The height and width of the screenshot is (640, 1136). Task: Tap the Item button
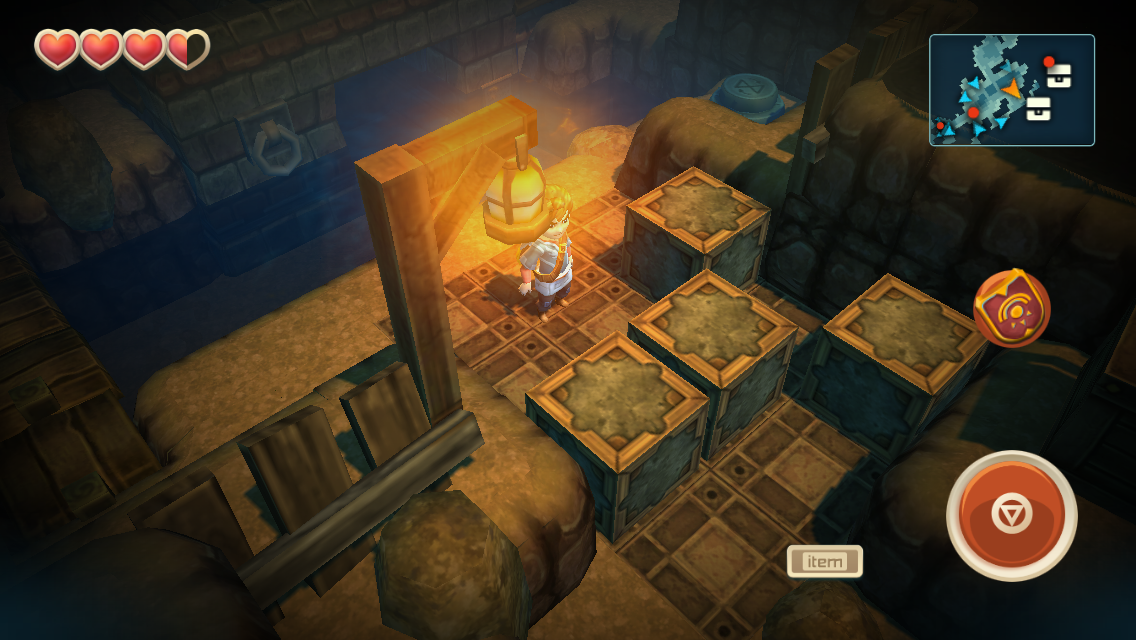824,561
